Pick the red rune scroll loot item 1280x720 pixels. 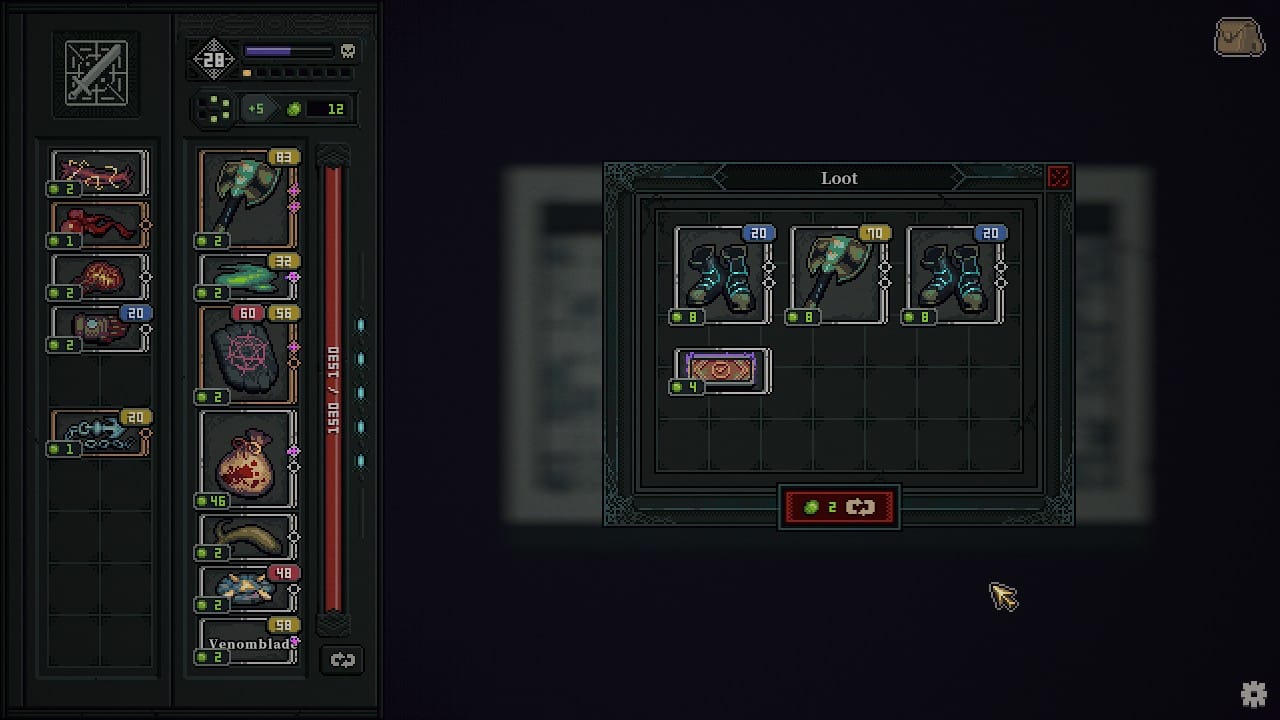(721, 370)
